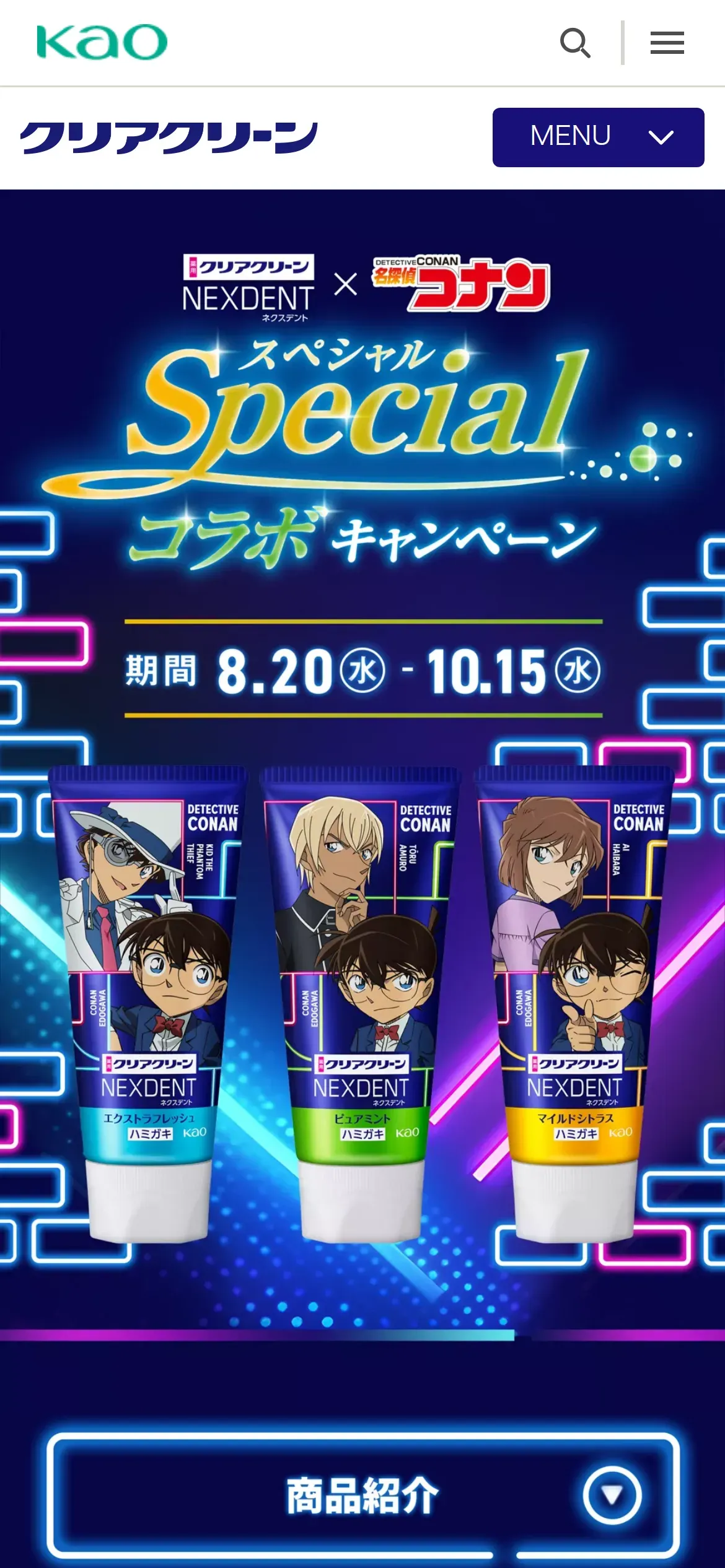
Task: Open the Kao homepage logo link
Action: 102,42
